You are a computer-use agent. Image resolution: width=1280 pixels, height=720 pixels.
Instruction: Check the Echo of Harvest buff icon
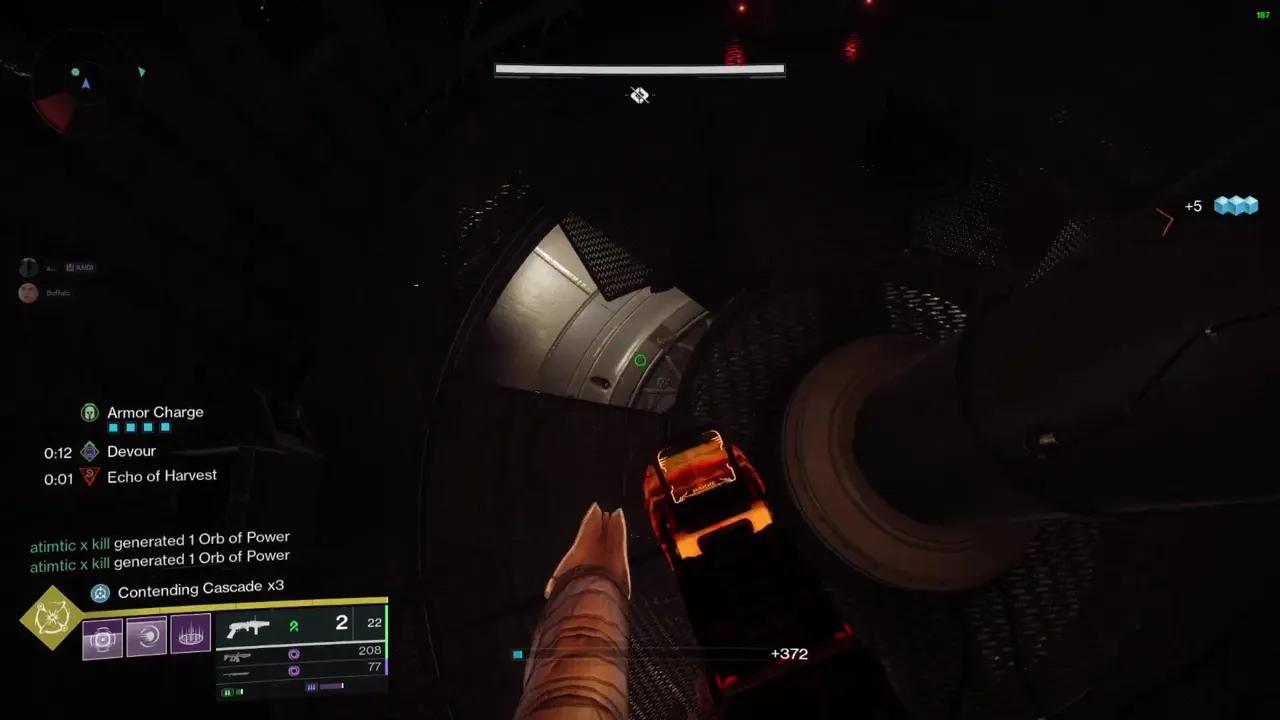click(x=90, y=476)
